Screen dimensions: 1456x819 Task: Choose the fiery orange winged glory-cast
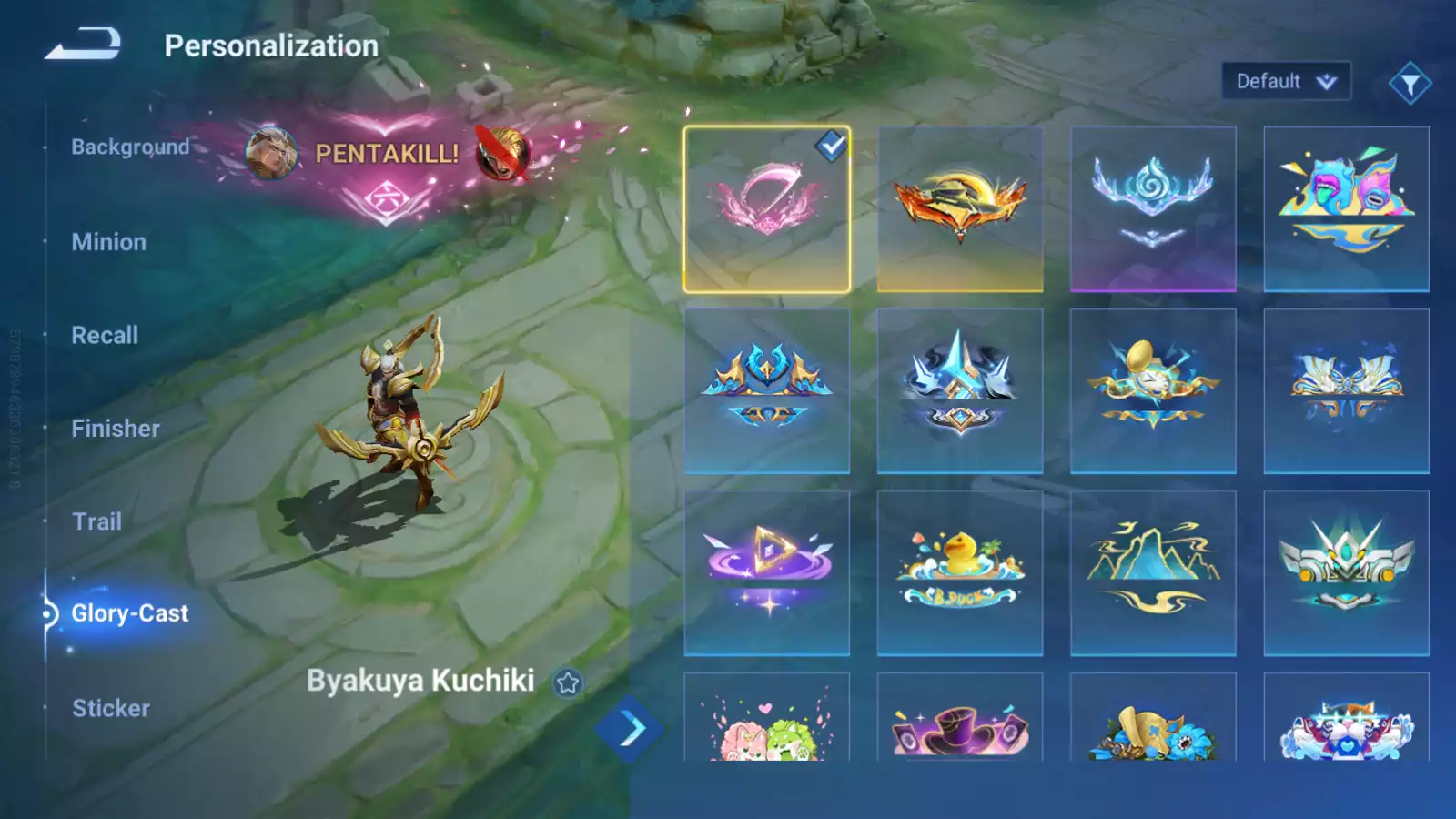960,209
